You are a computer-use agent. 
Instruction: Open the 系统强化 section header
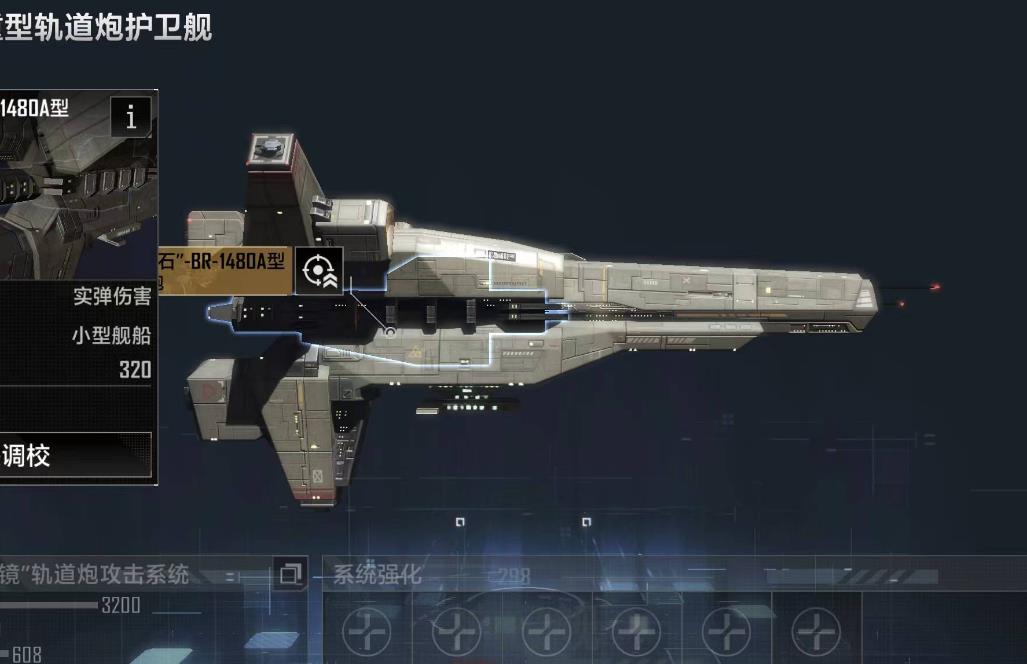coord(377,575)
